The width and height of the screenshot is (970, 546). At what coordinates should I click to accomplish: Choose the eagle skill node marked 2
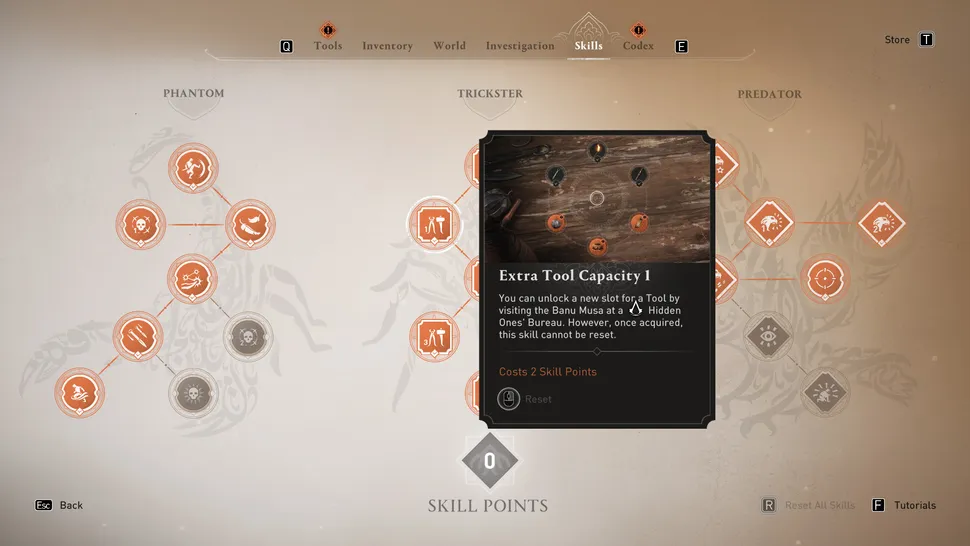tap(880, 224)
